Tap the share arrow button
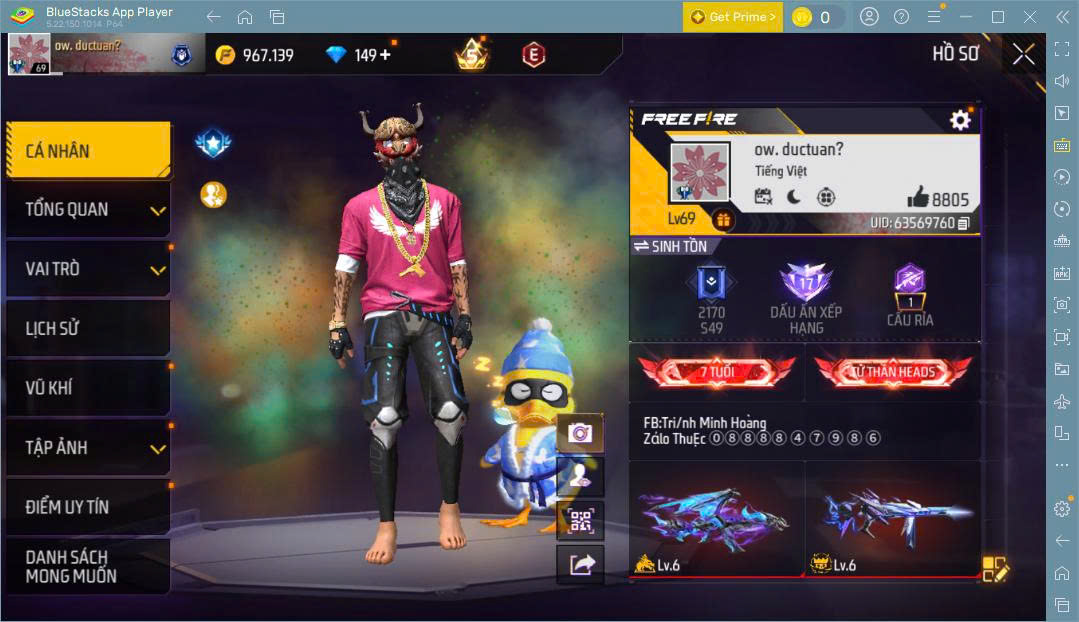1079x622 pixels. (x=580, y=565)
